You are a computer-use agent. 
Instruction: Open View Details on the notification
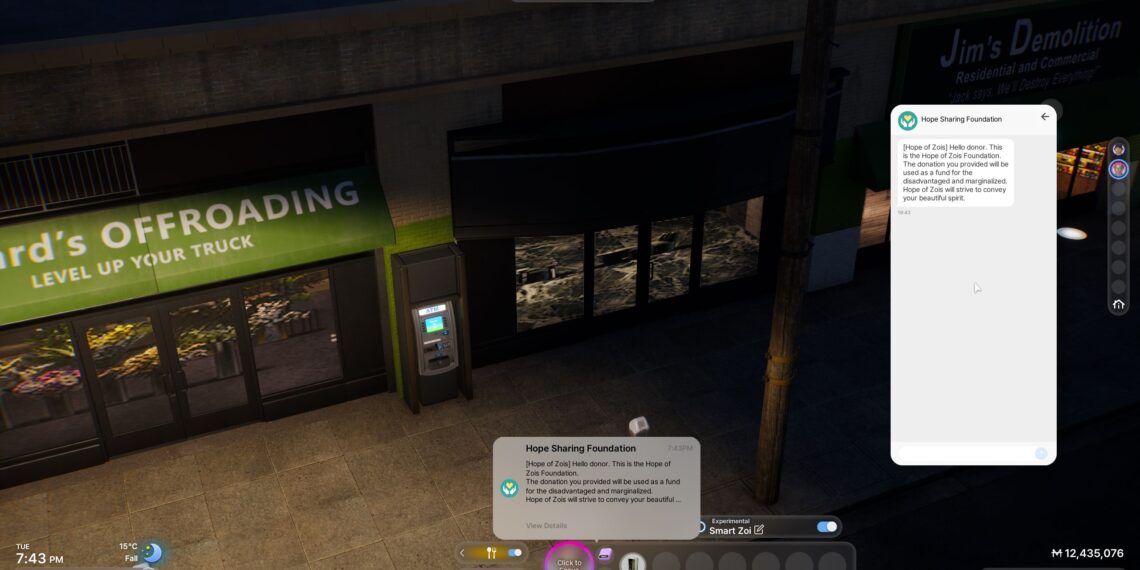pos(546,526)
